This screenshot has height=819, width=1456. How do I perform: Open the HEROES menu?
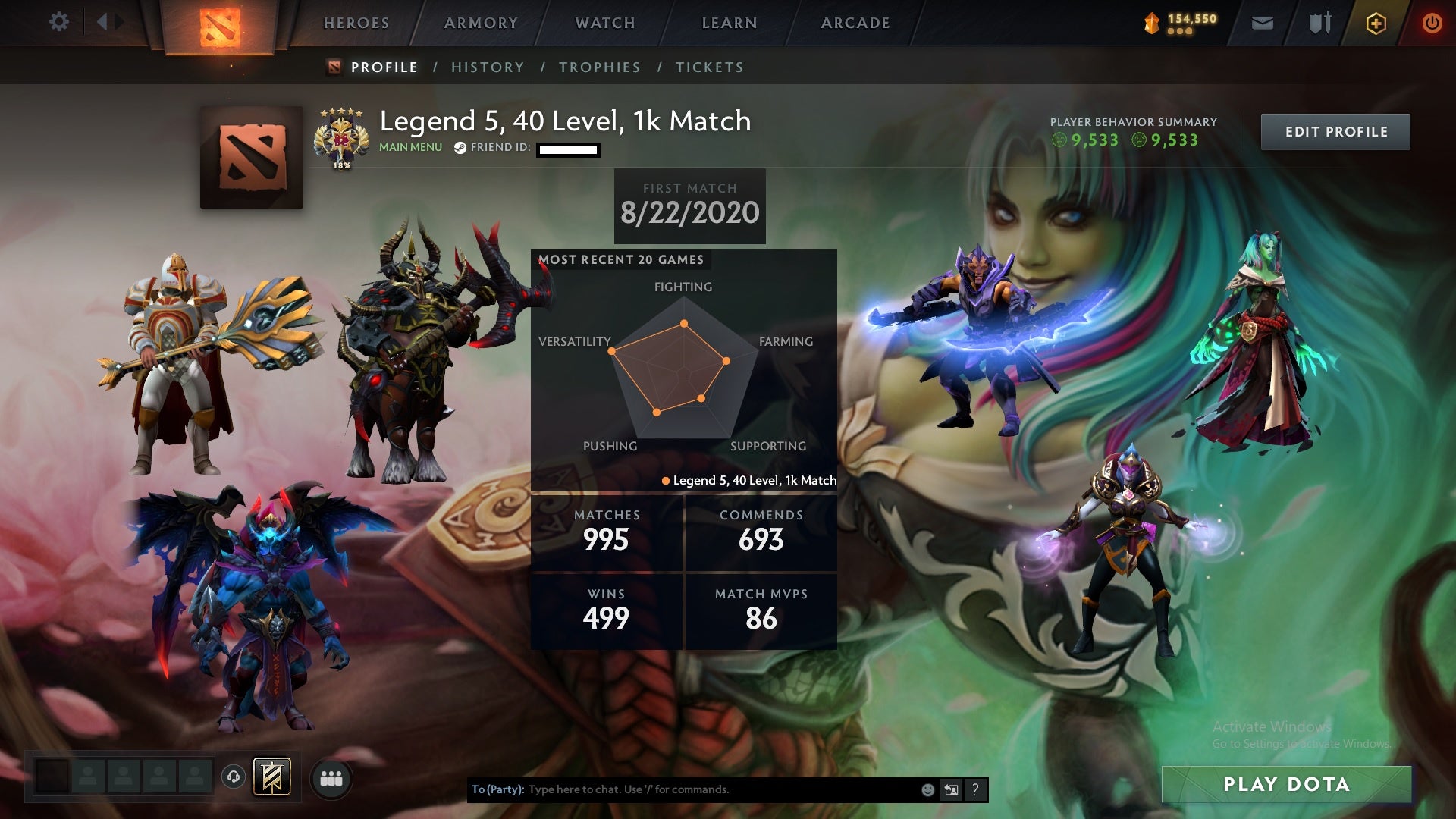[356, 23]
